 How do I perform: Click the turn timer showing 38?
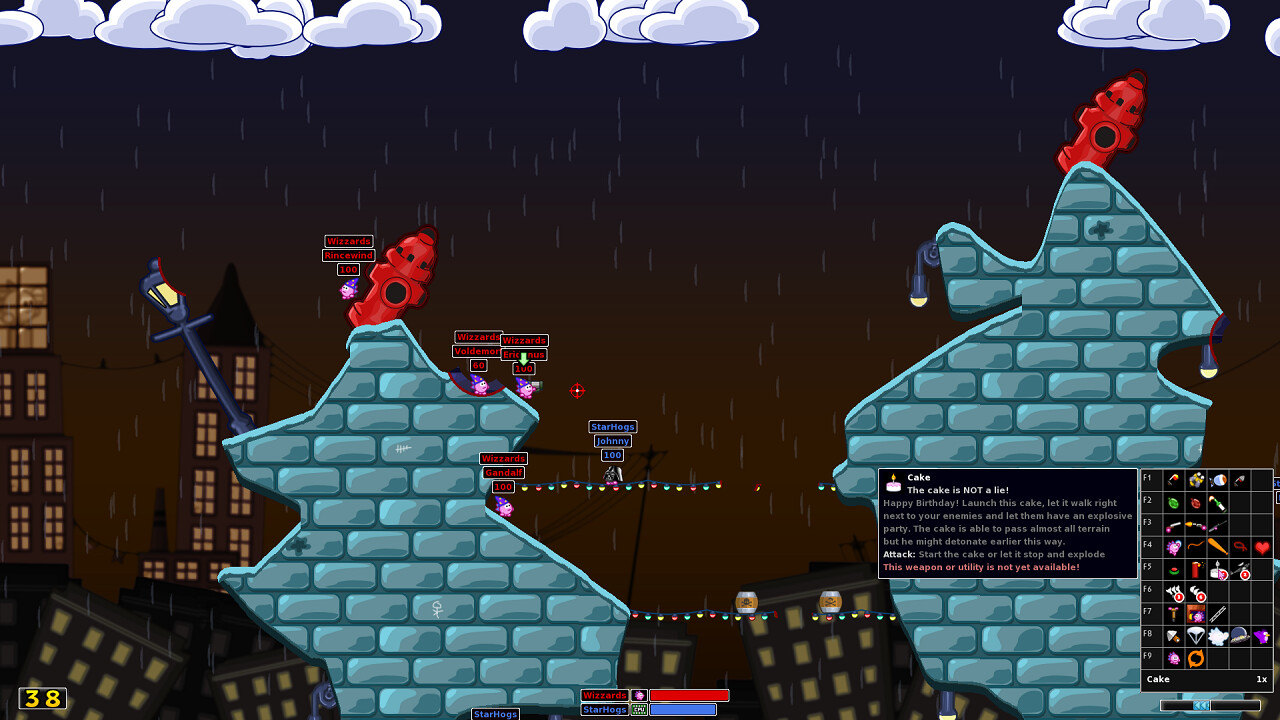coord(40,699)
